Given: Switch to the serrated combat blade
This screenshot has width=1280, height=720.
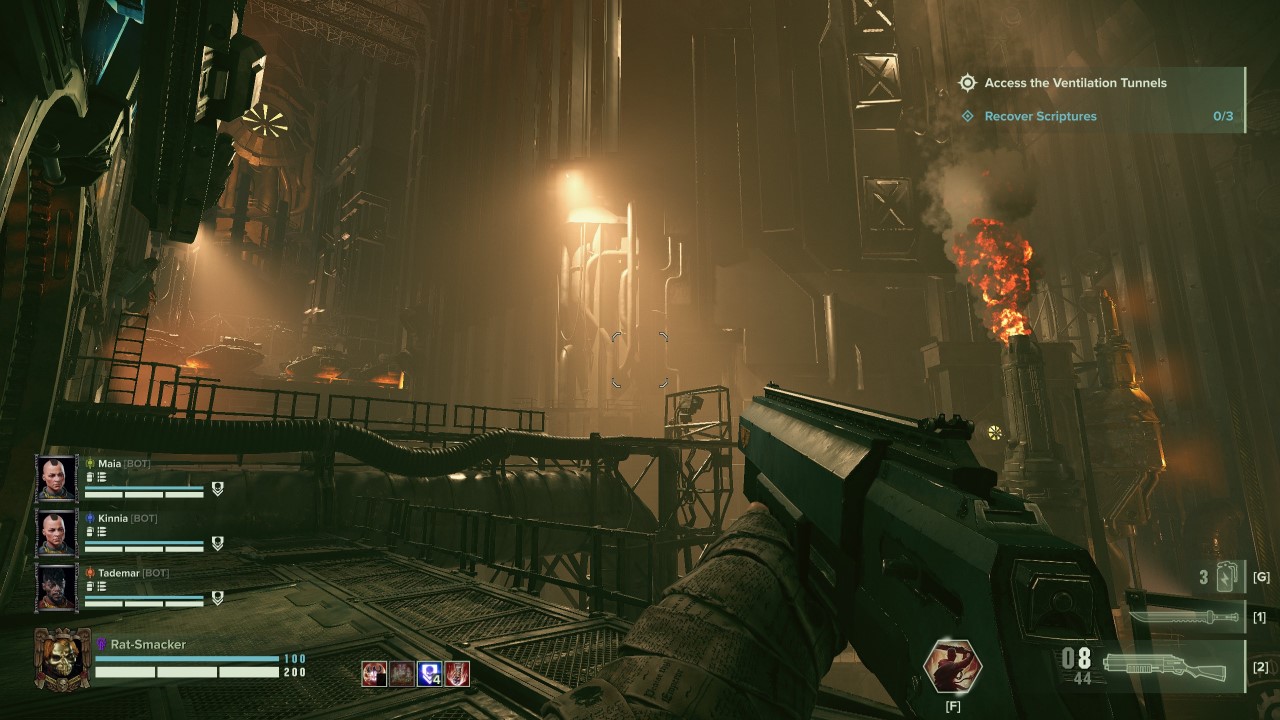Looking at the screenshot, I should click(1185, 617).
